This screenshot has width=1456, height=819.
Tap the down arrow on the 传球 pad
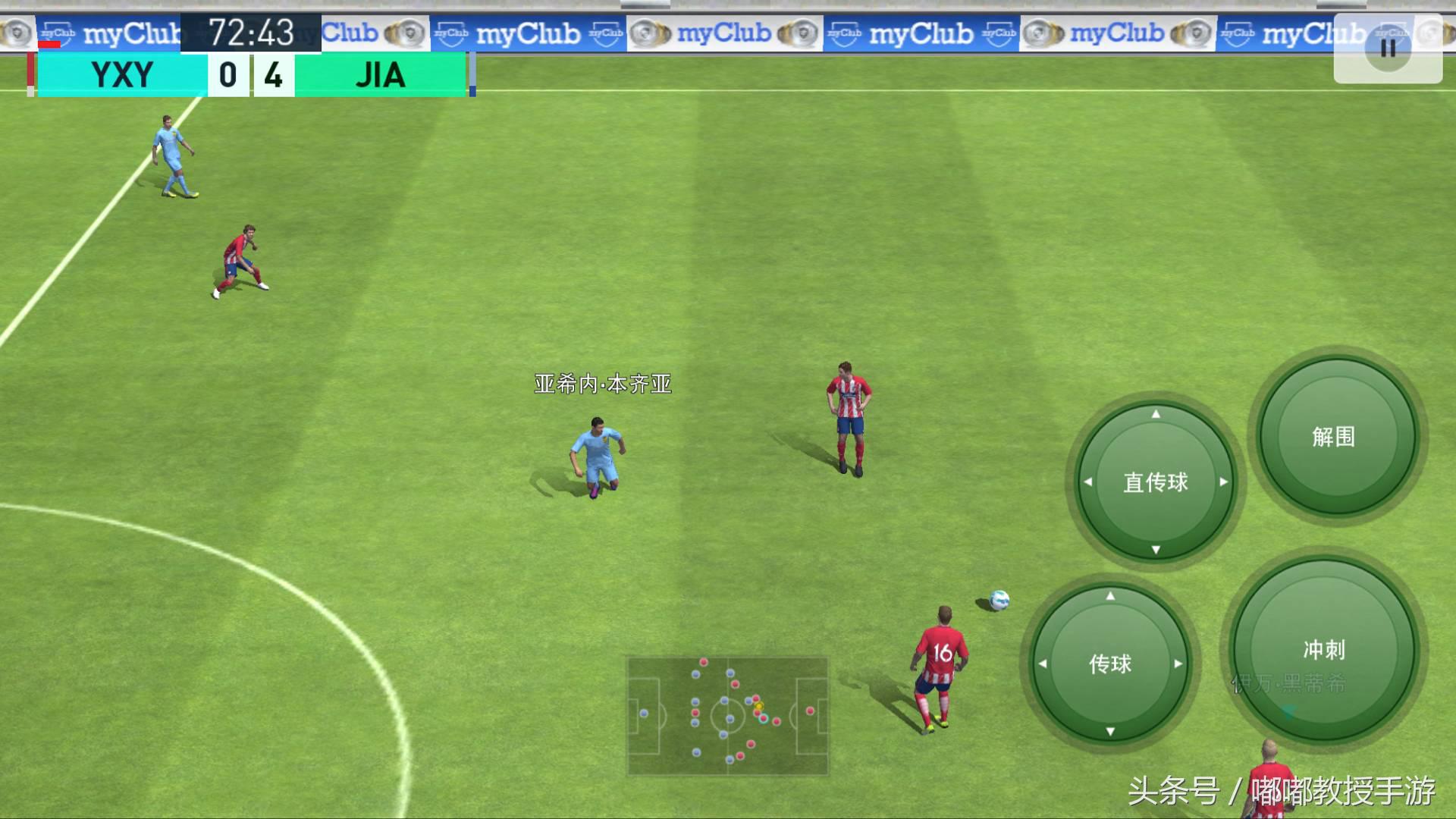1109,733
